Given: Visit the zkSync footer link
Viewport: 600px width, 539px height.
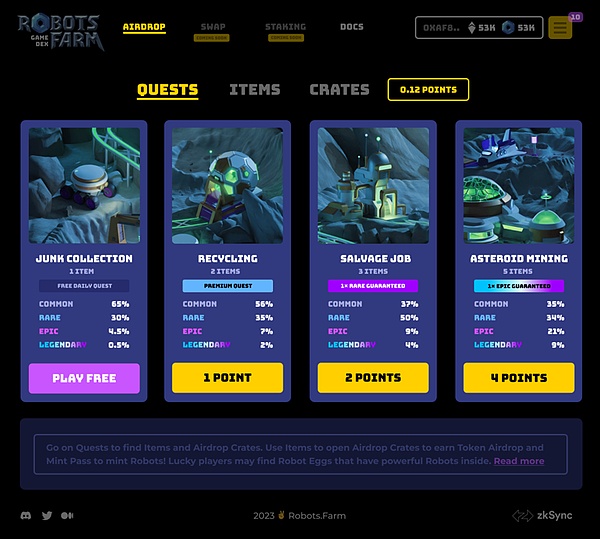Looking at the screenshot, I should pyautogui.click(x=545, y=516).
